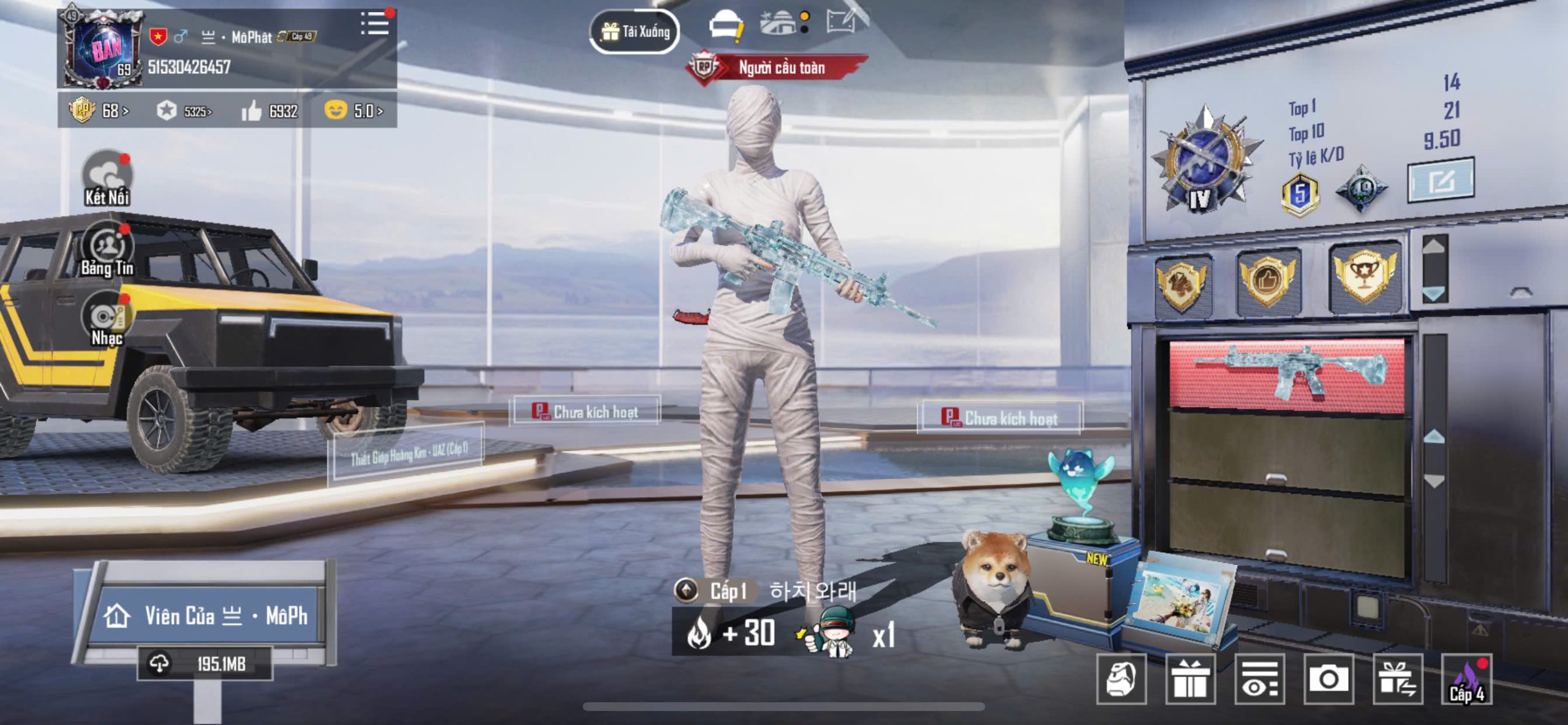Open the Tải Xuống download button
The image size is (1568, 725).
tap(635, 31)
